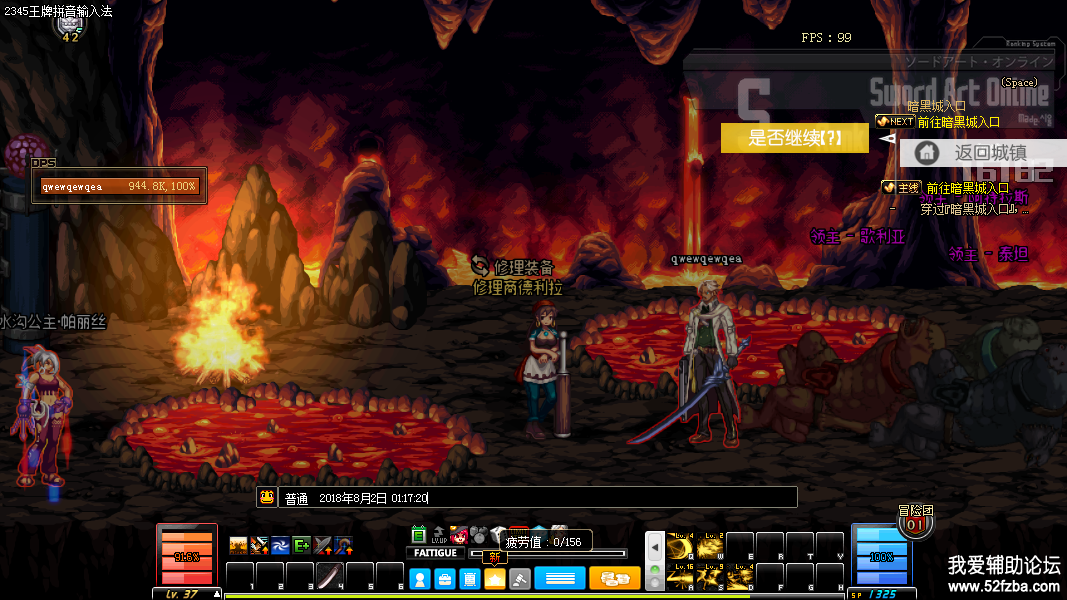Open the auction gavel button
The height and width of the screenshot is (600, 1067).
click(520, 578)
